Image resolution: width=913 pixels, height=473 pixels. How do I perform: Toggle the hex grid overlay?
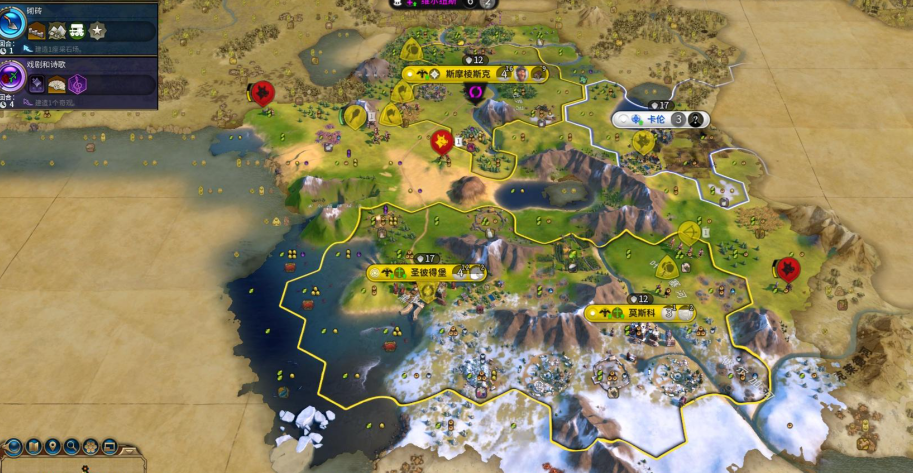click(90, 446)
